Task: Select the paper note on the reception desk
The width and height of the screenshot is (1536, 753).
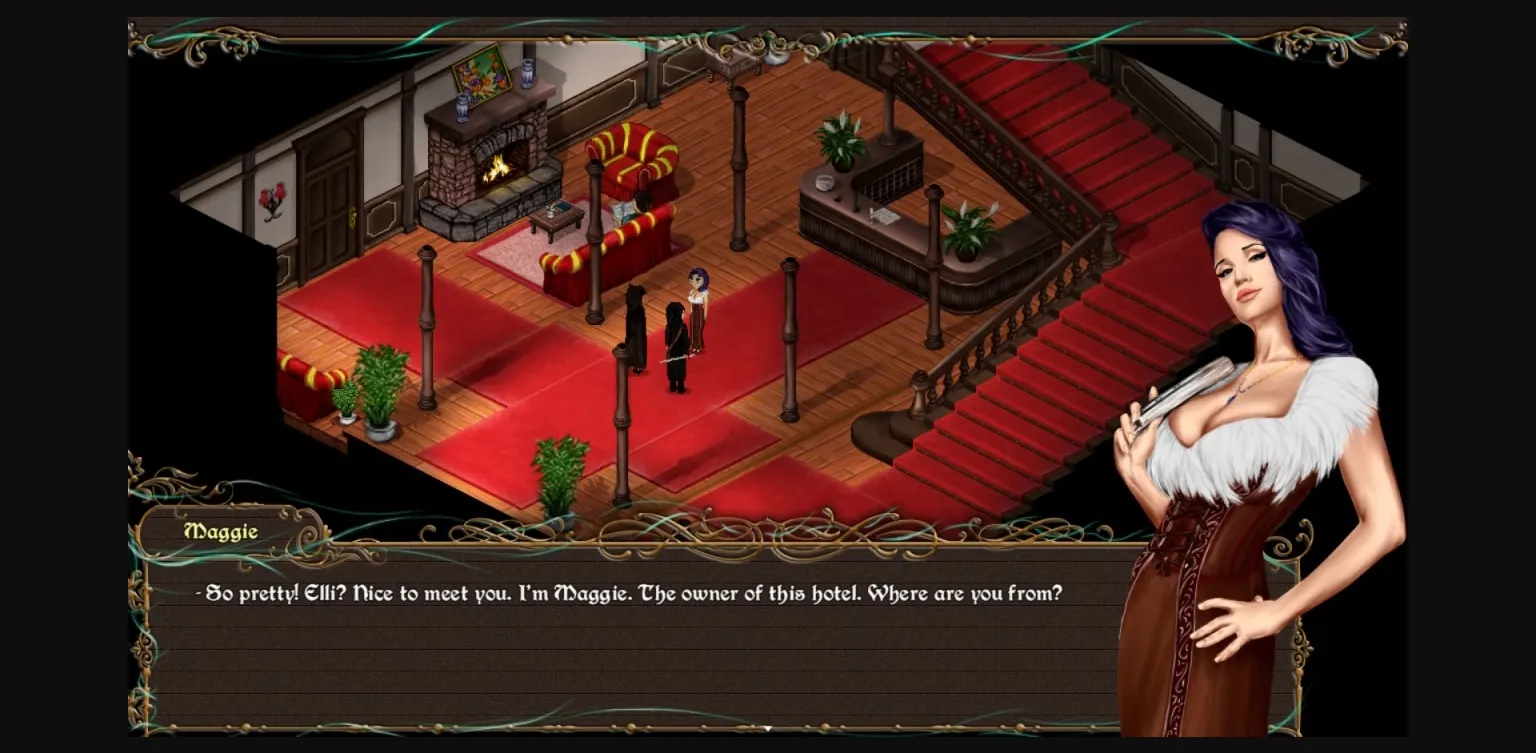Action: (884, 217)
